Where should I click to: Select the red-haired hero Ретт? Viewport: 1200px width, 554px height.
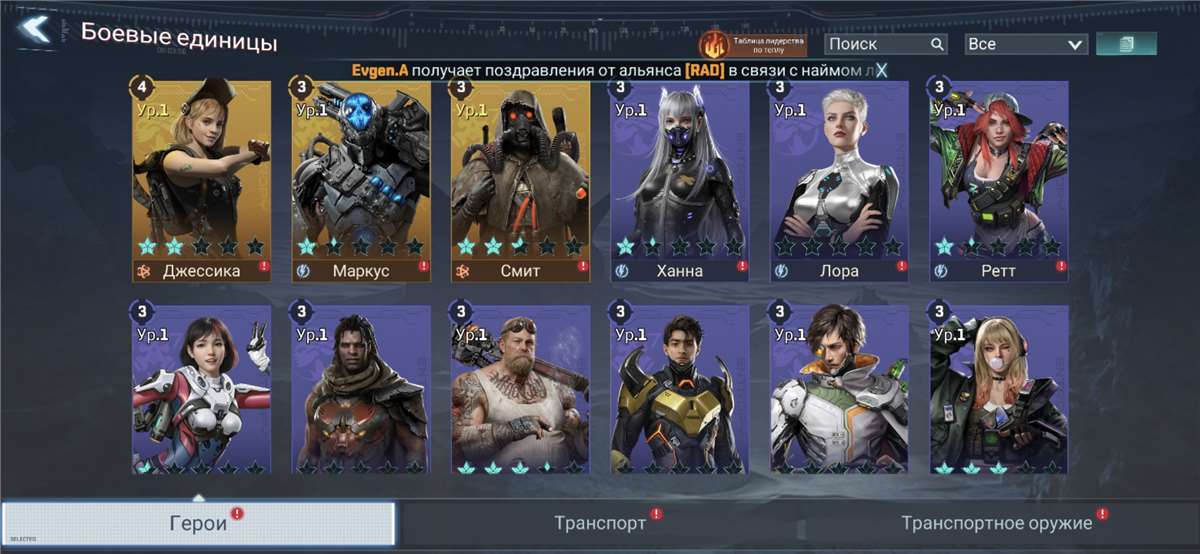point(999,180)
